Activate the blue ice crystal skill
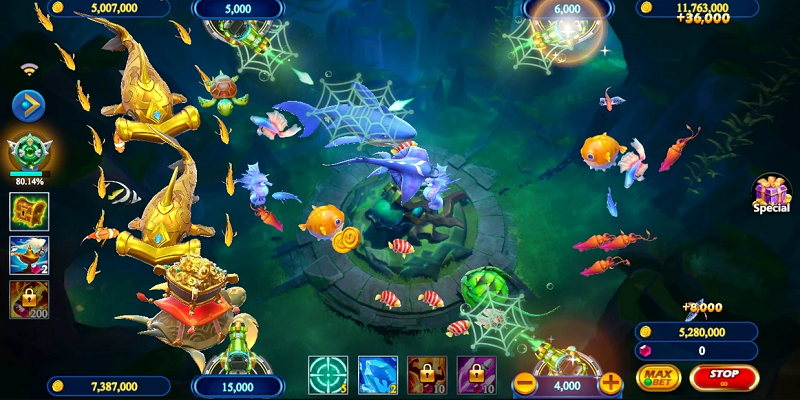This screenshot has width=800, height=400. point(377,375)
